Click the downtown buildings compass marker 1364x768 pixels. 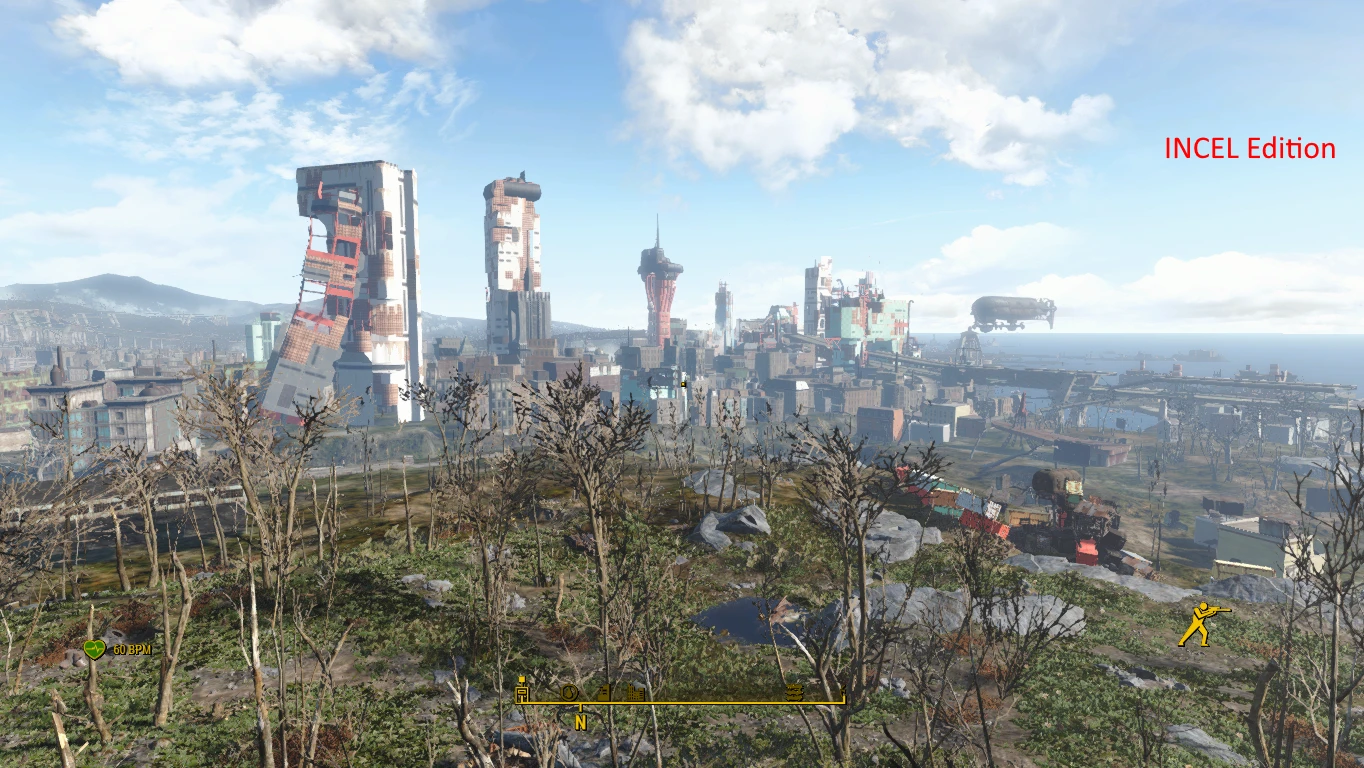634,692
